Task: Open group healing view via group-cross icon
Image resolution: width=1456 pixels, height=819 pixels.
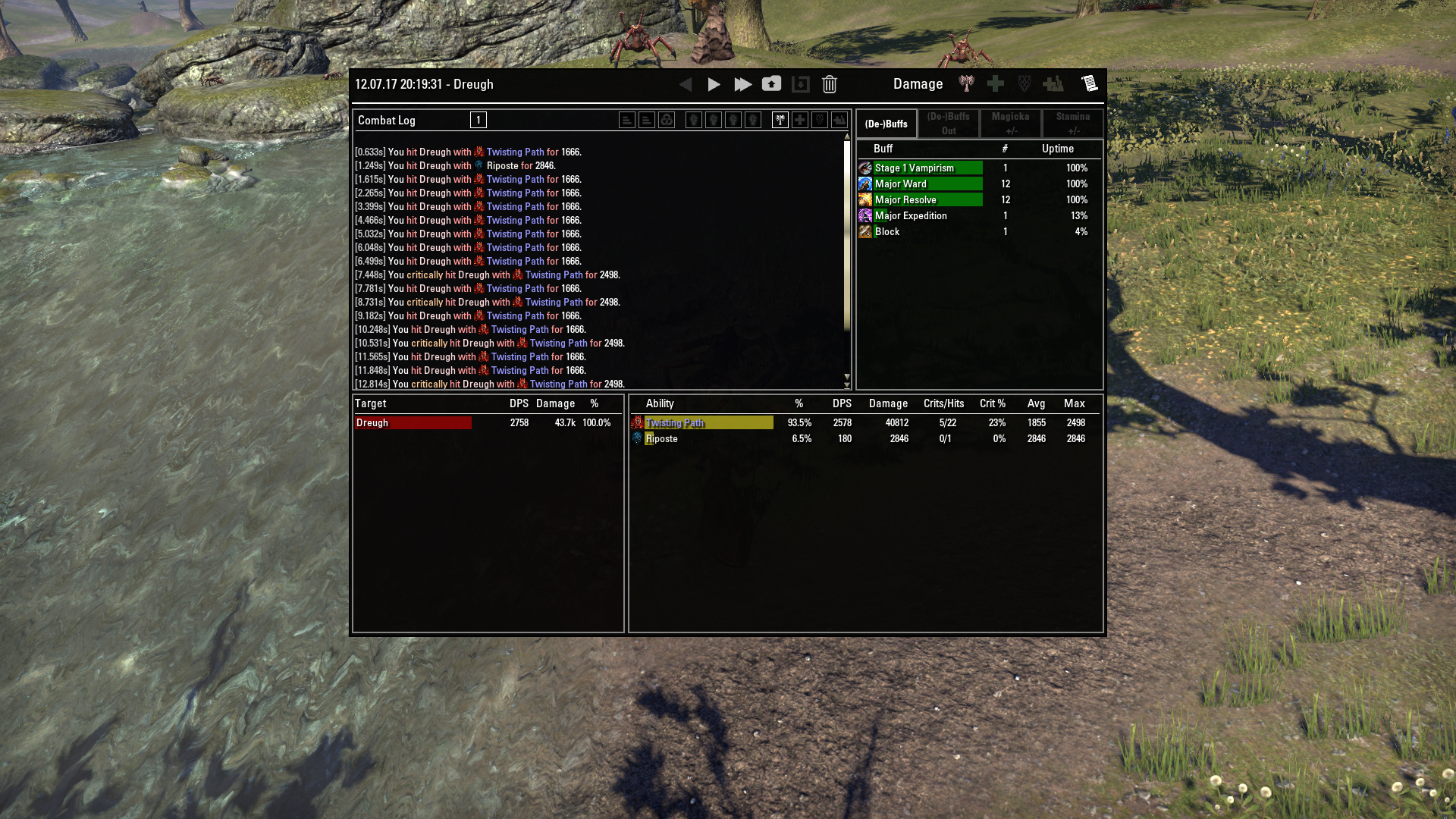Action: coord(1054,85)
